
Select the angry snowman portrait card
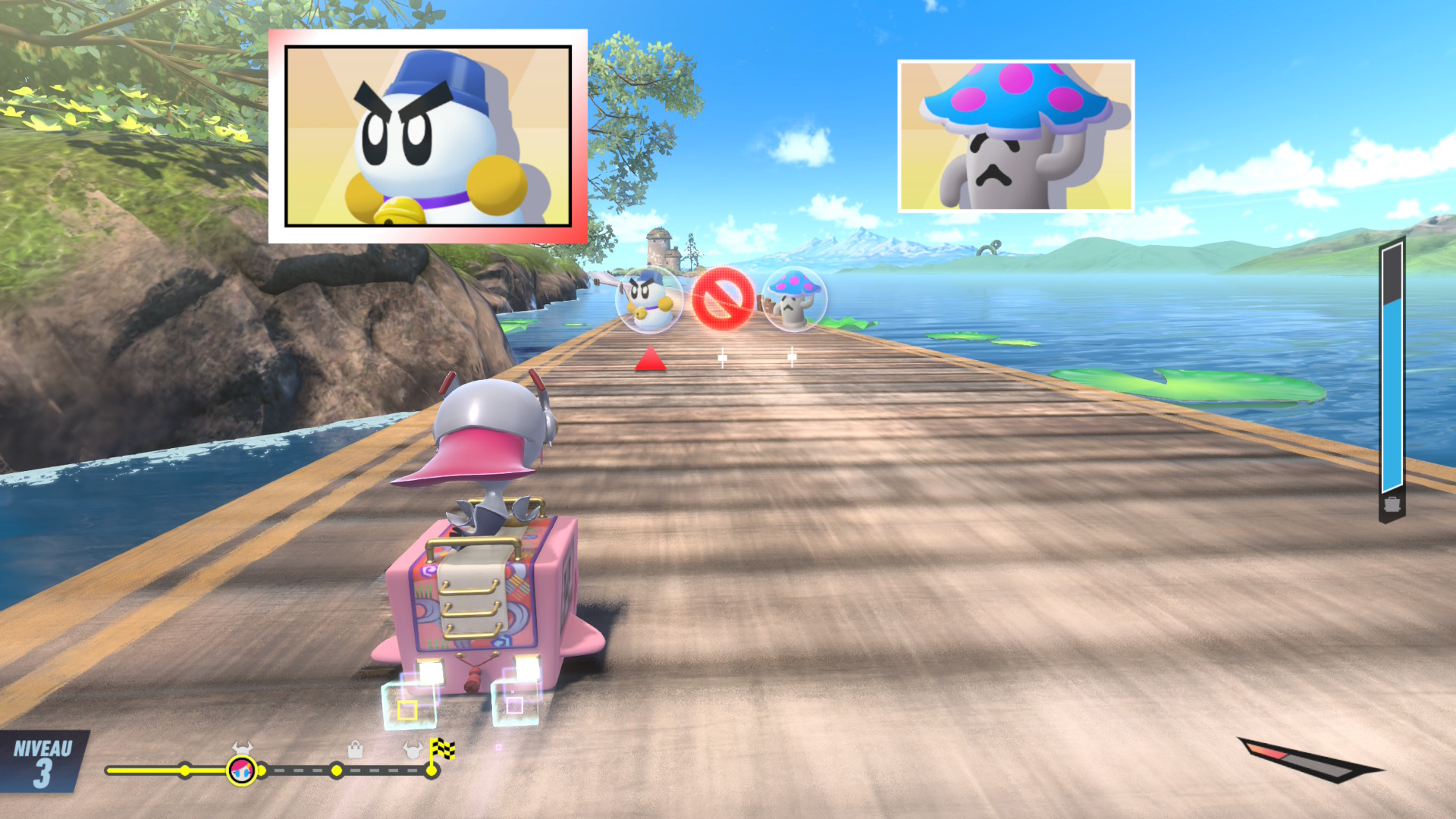click(428, 136)
